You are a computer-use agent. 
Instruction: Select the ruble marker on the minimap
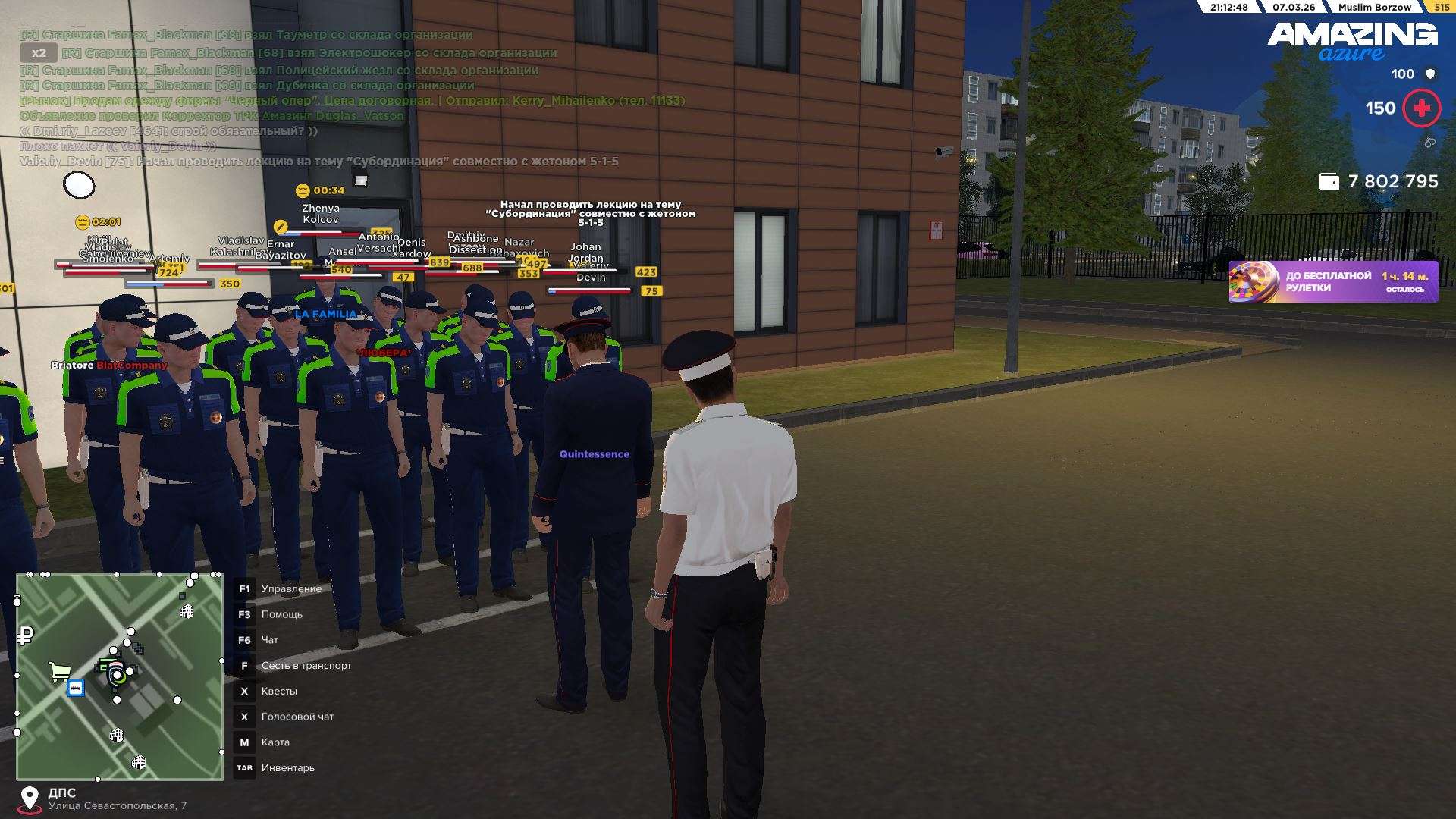click(x=26, y=635)
